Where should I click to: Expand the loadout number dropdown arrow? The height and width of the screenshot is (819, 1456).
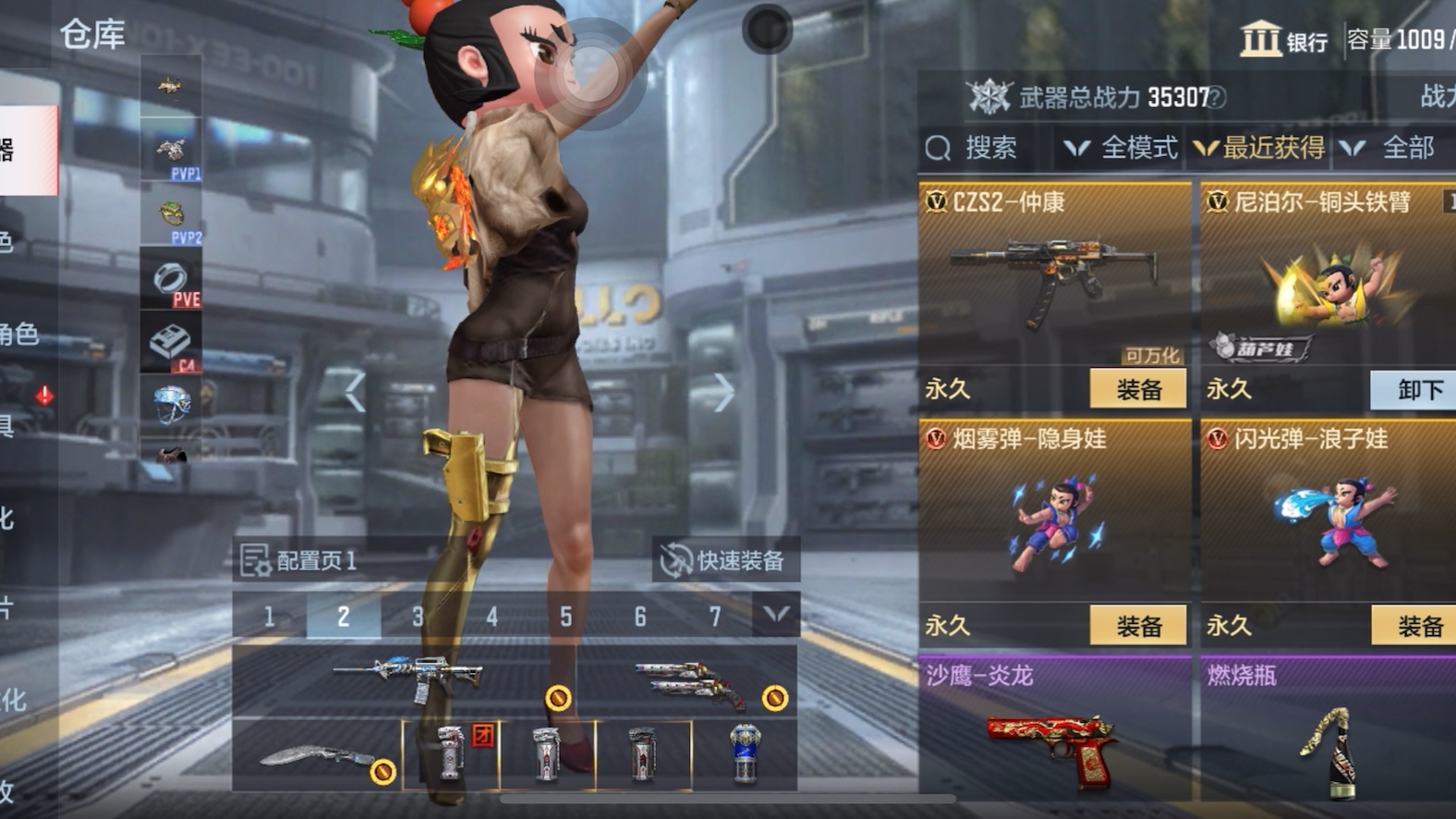coord(776,615)
